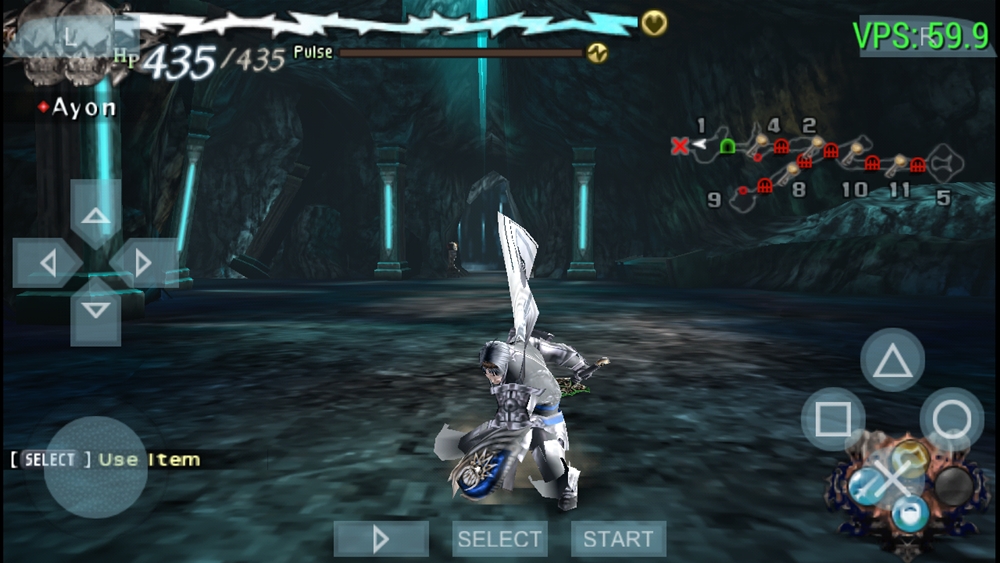Tap the L shoulder touch button
The width and height of the screenshot is (1000, 563).
(x=68, y=34)
